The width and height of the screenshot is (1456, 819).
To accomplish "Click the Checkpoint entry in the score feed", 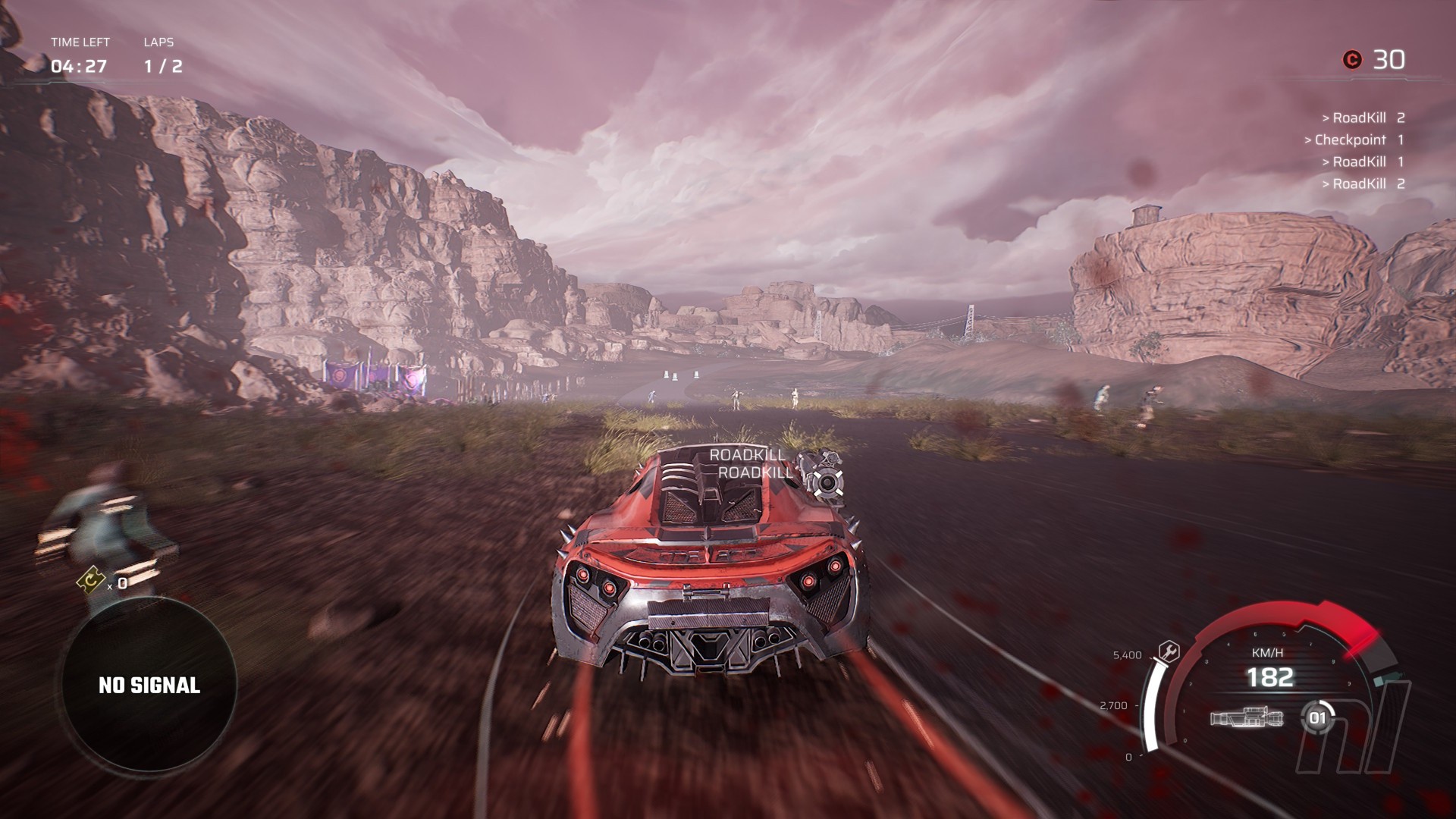I will point(1354,140).
